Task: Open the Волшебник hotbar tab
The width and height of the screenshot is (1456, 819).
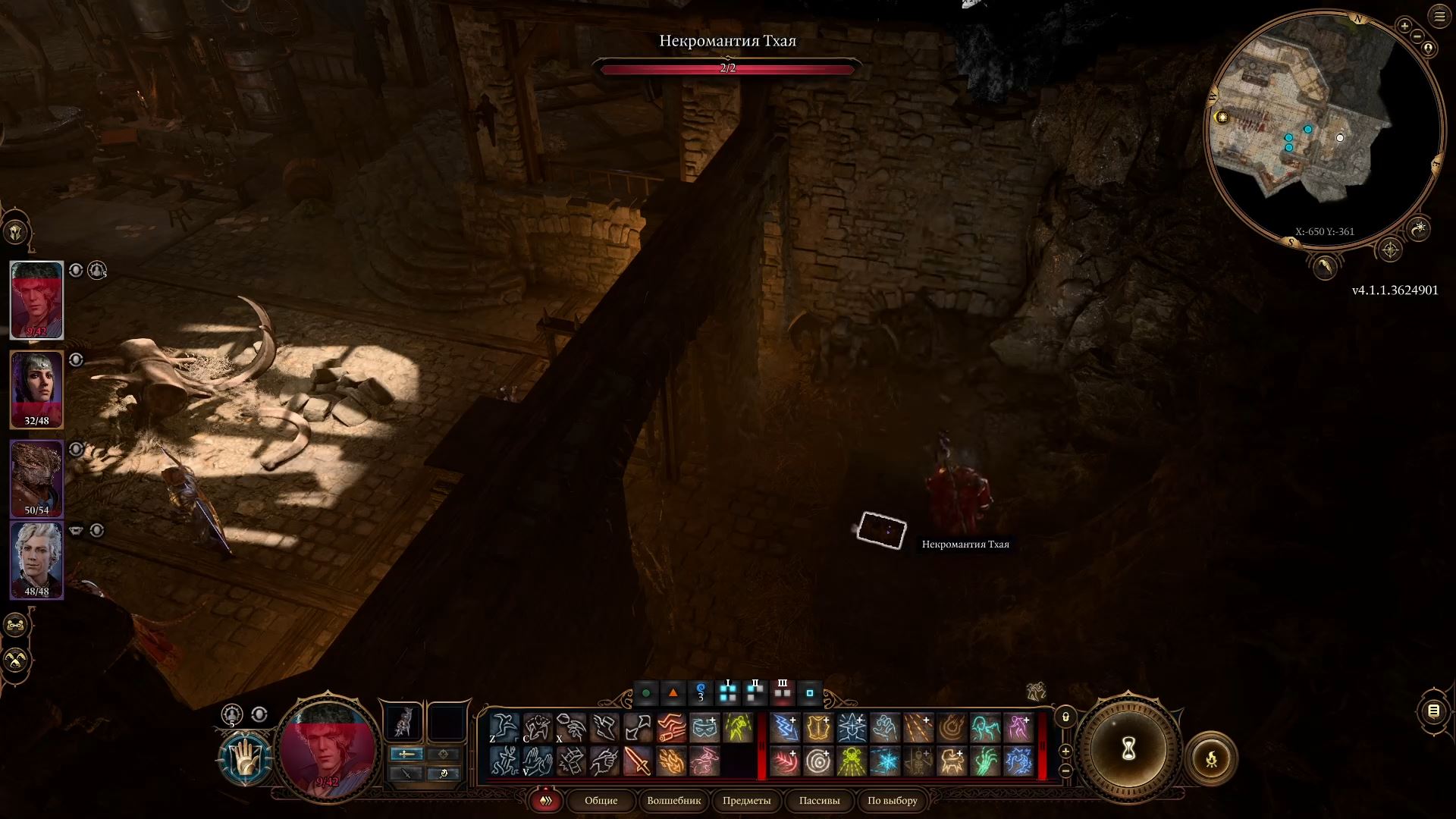Action: pos(673,801)
